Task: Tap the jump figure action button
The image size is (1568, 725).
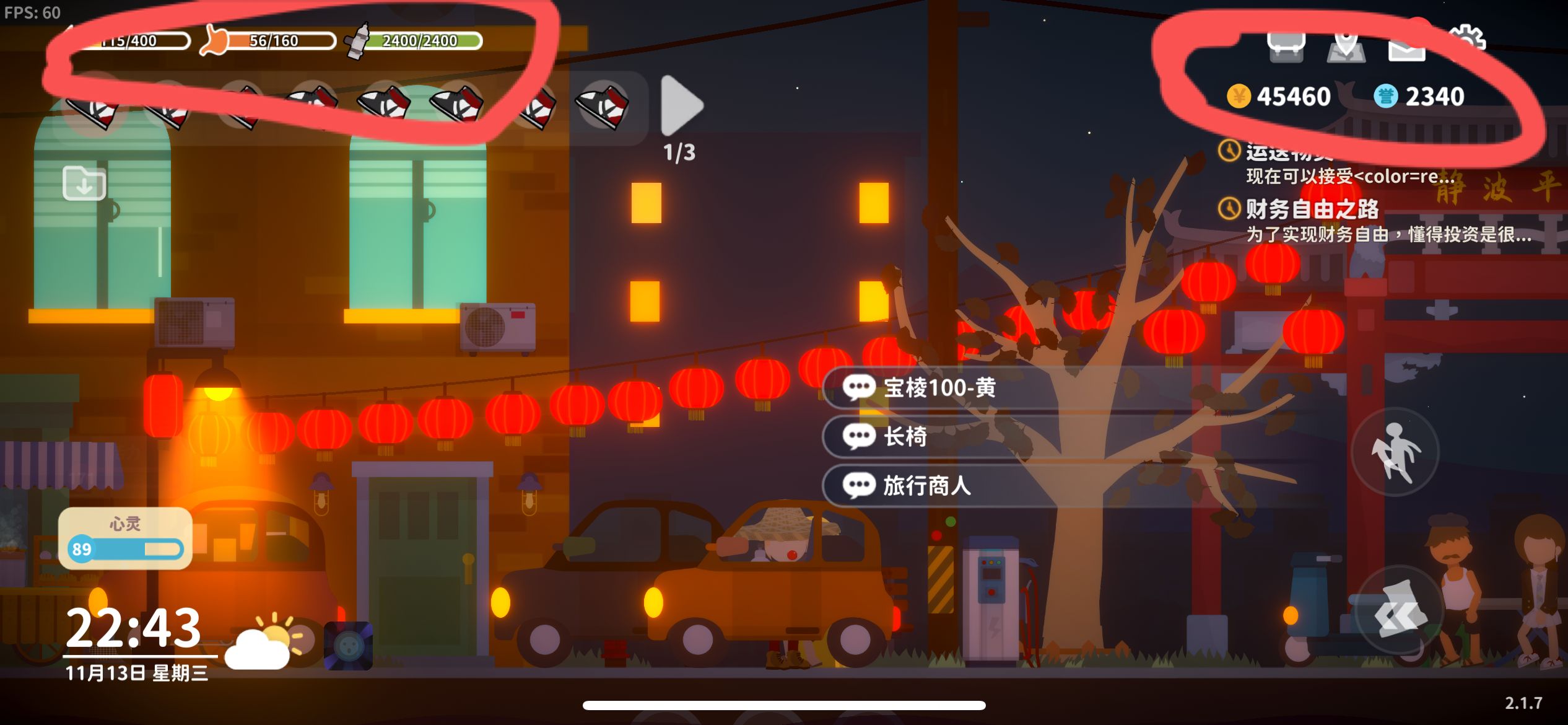Action: tap(1395, 451)
